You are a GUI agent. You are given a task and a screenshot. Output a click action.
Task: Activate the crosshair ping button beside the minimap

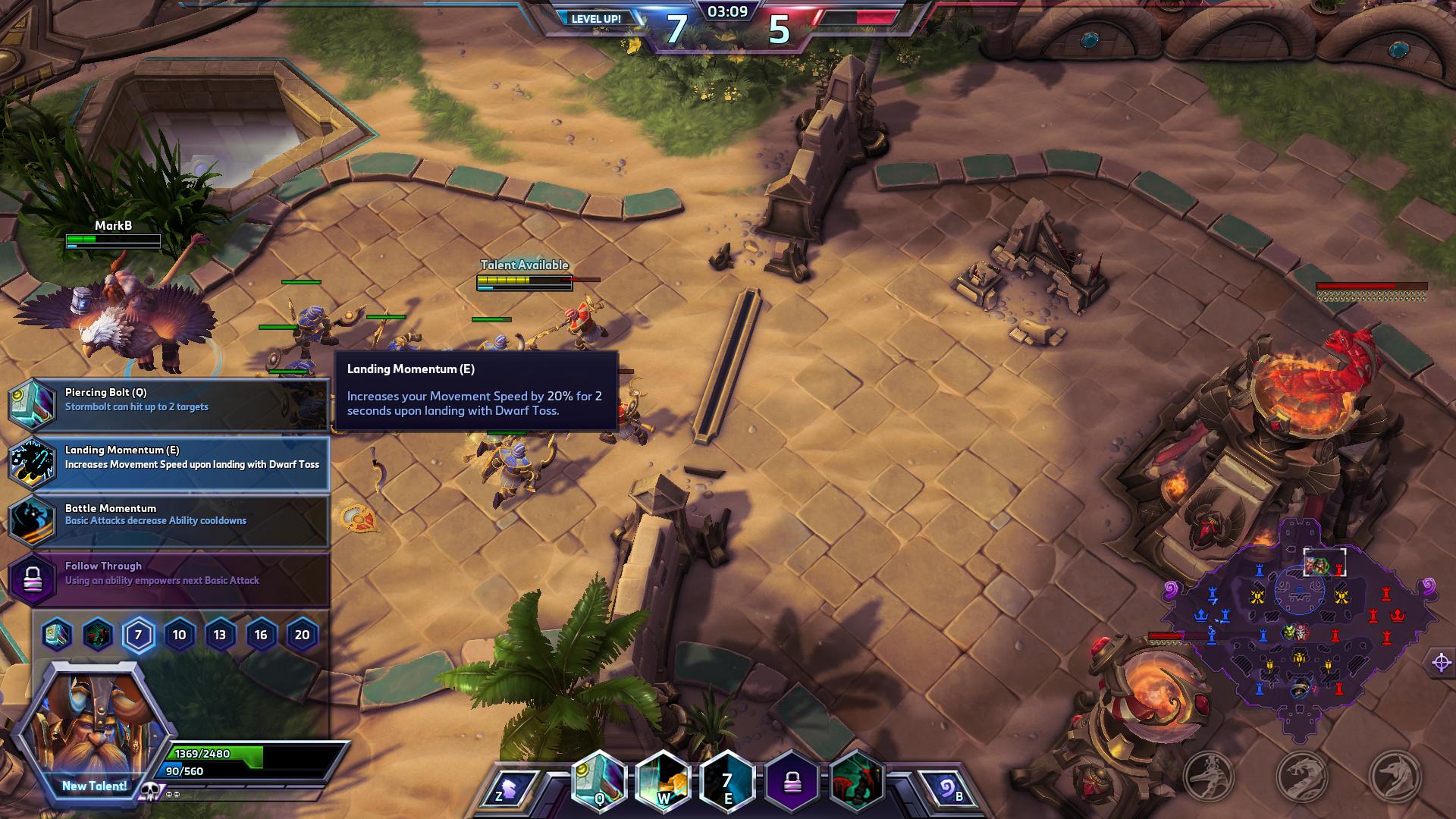[1441, 662]
